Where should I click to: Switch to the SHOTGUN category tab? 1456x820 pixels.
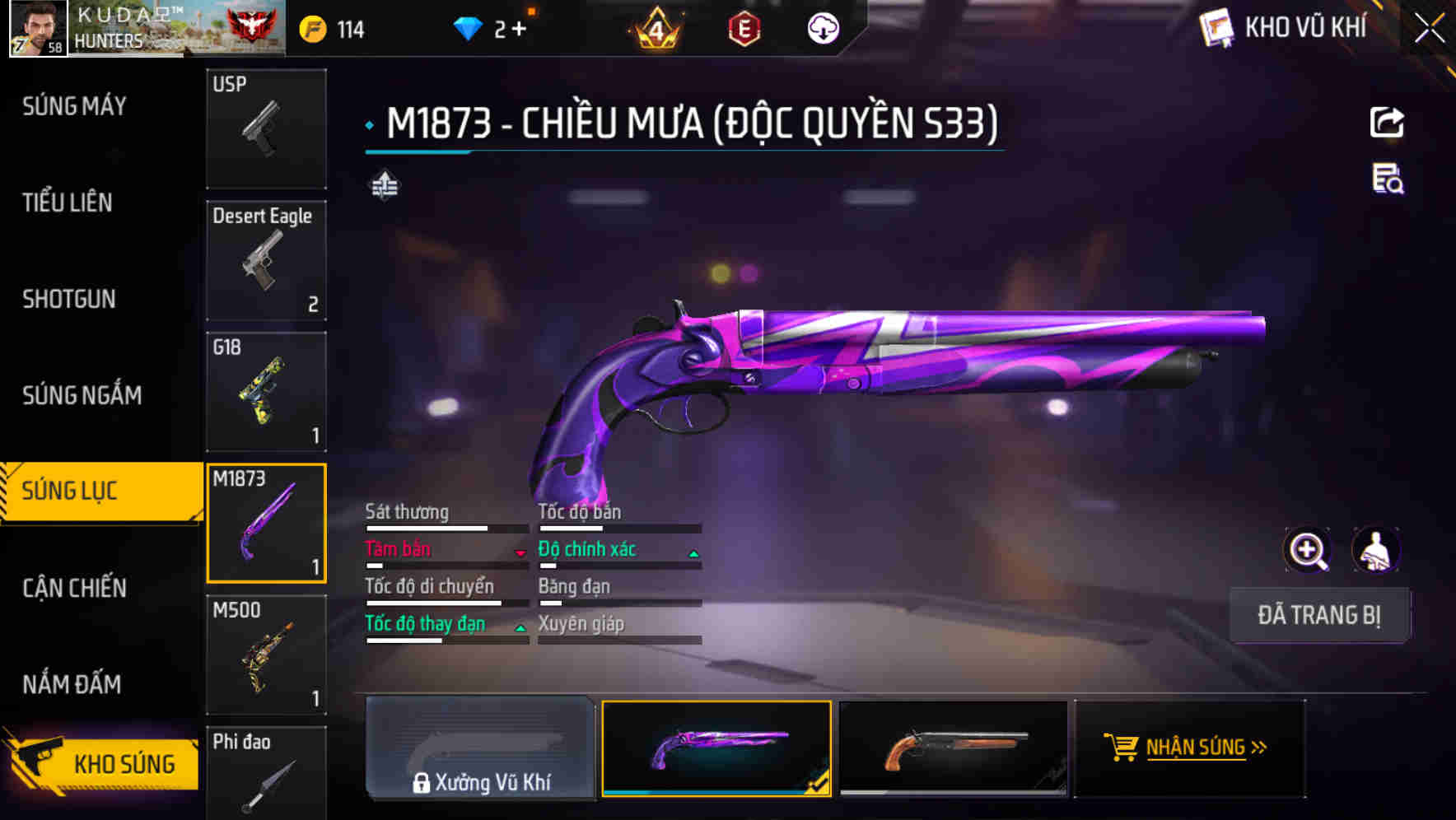point(68,299)
